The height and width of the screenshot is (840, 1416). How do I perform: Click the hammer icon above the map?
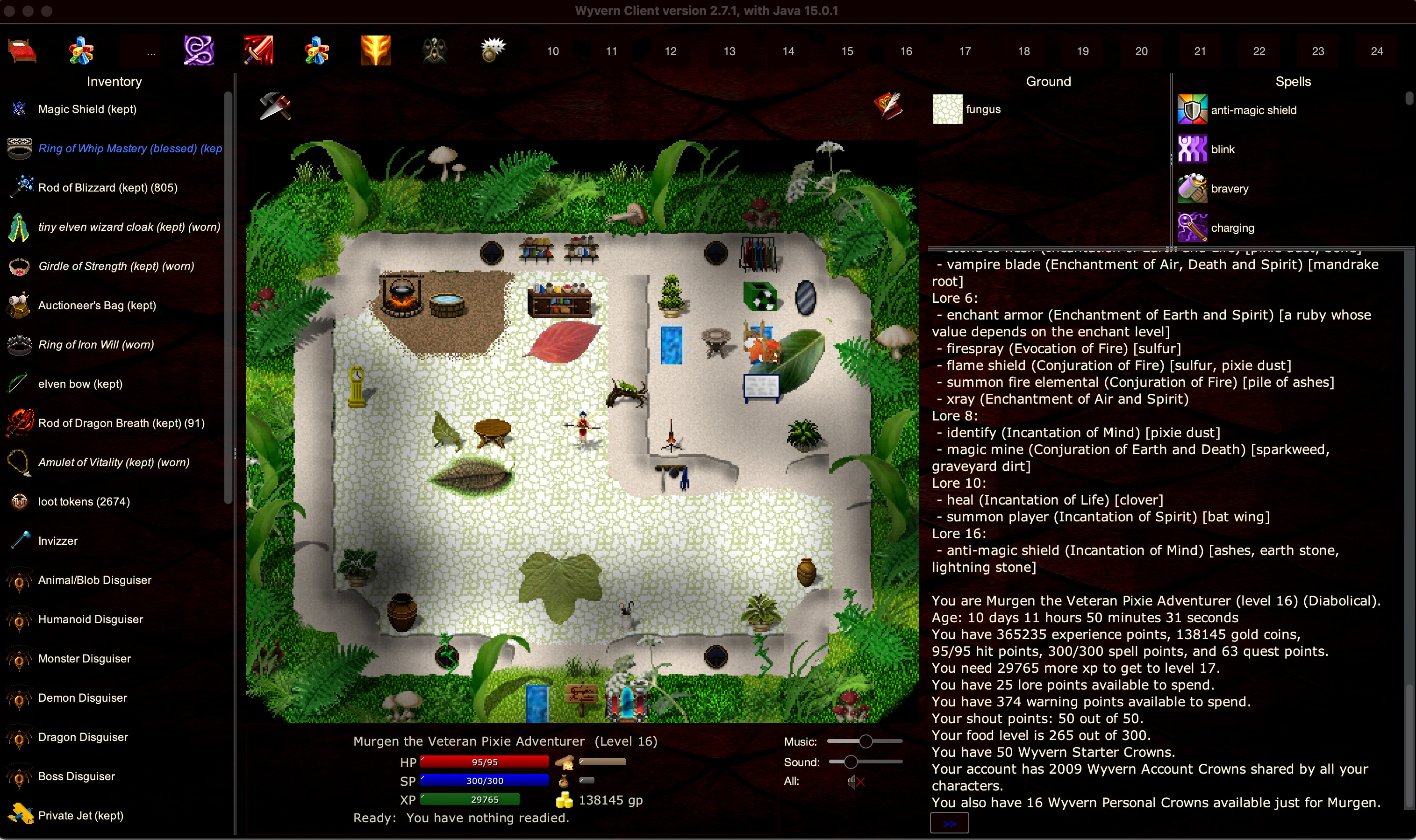[276, 107]
